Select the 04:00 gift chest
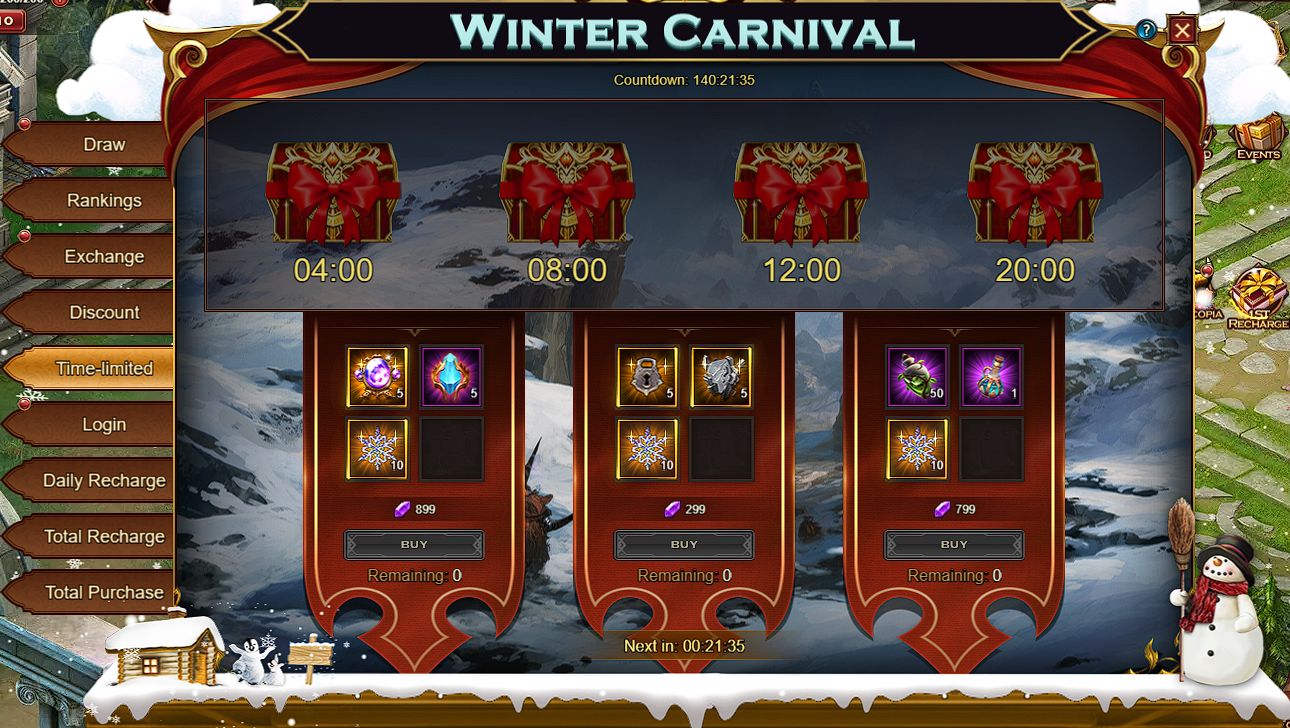Viewport: 1290px width, 728px height. click(333, 193)
